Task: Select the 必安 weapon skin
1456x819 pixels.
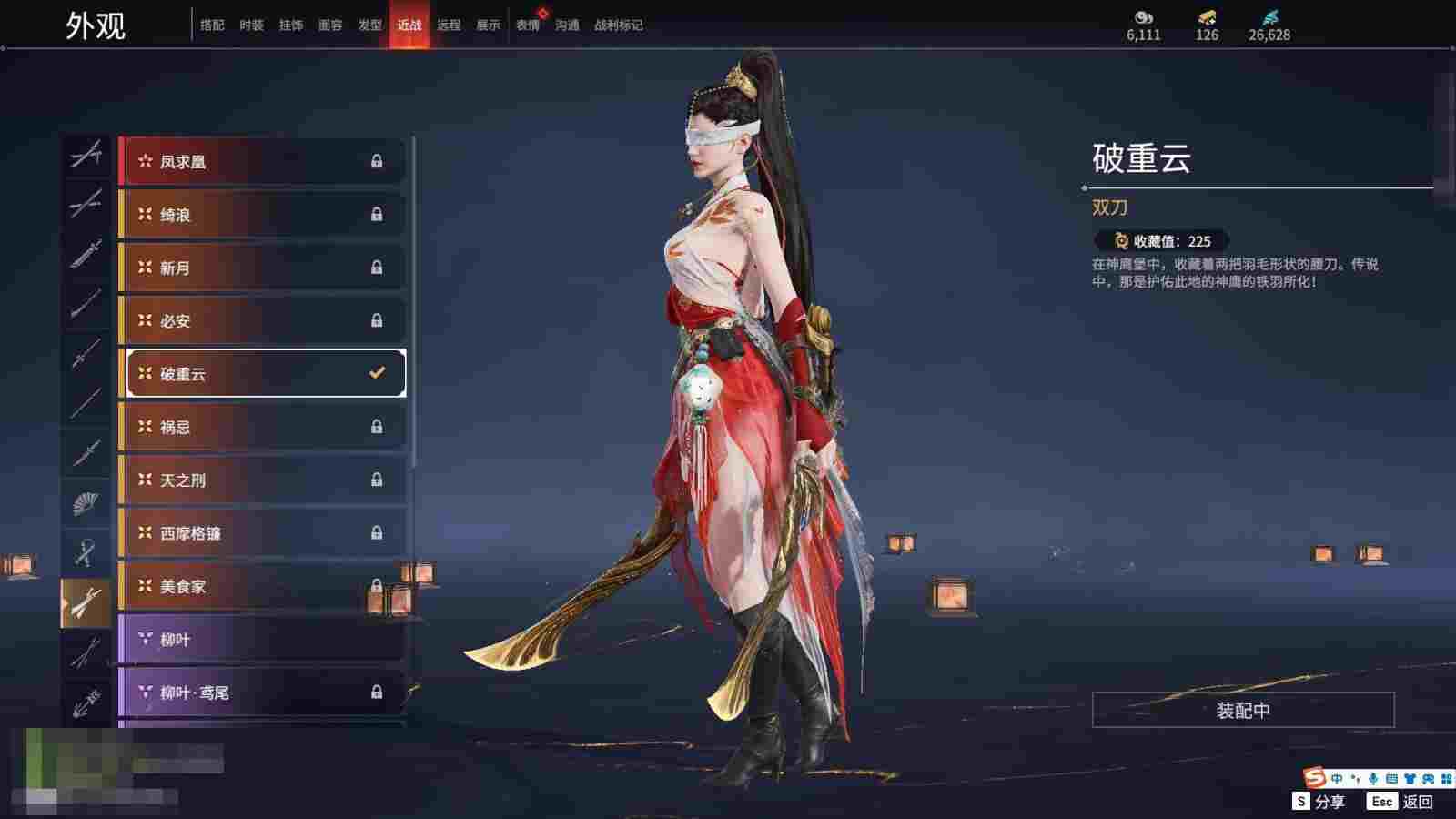Action: (262, 320)
